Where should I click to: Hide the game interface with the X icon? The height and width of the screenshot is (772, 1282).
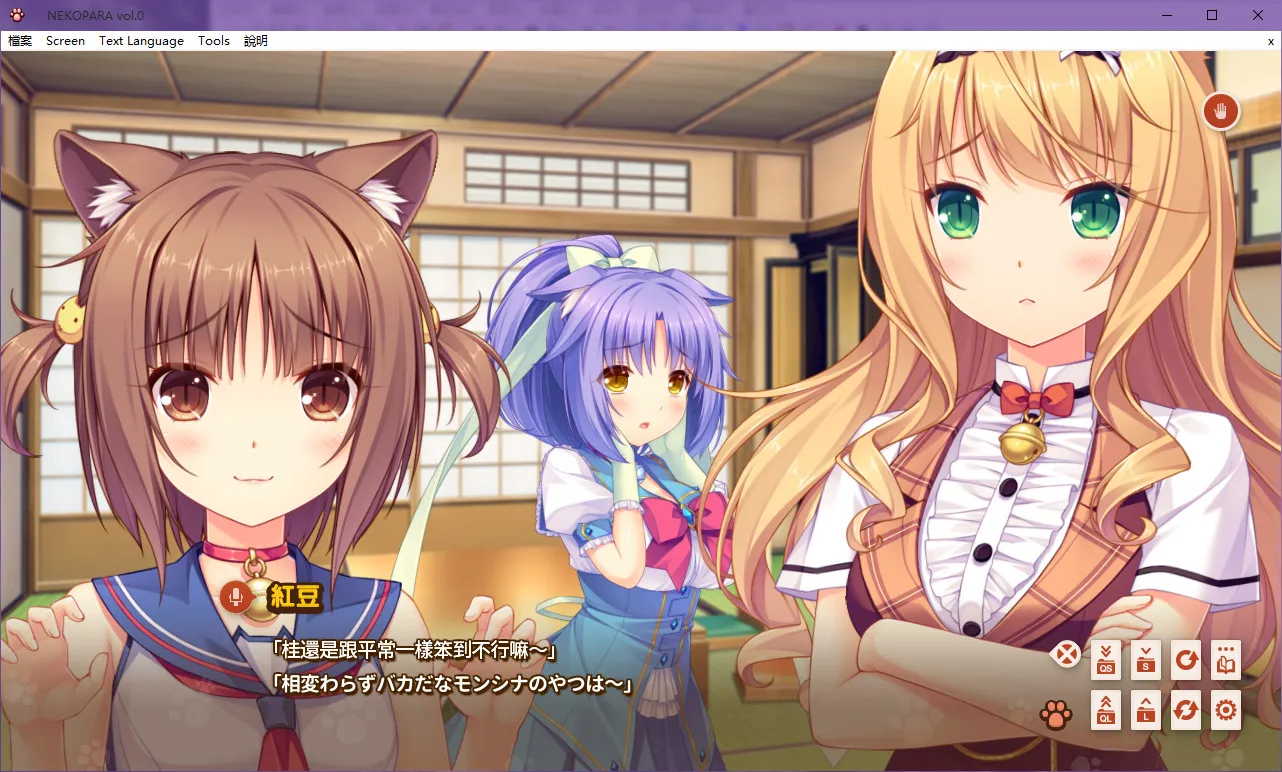tap(1066, 654)
